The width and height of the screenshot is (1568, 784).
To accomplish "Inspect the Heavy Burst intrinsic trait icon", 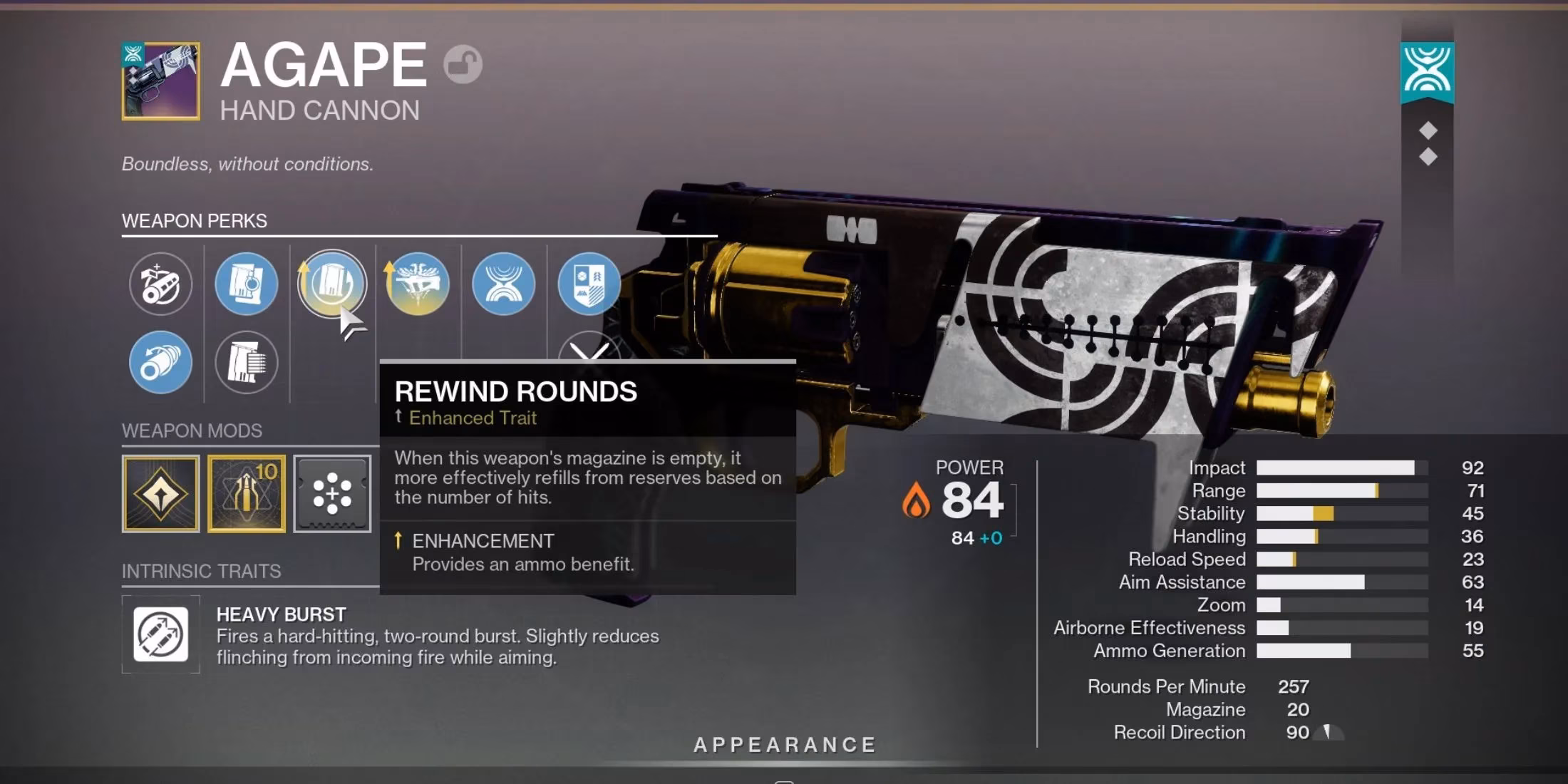I will pyautogui.click(x=160, y=634).
